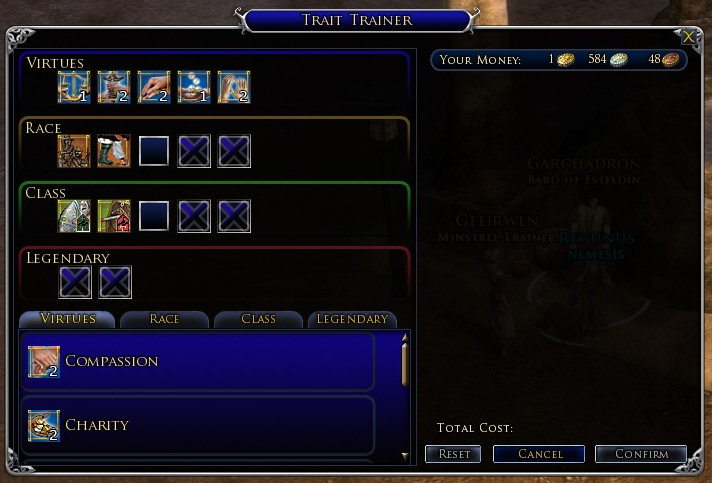Pick the Charity row in the list
This screenshot has width=712, height=483.
(x=198, y=425)
